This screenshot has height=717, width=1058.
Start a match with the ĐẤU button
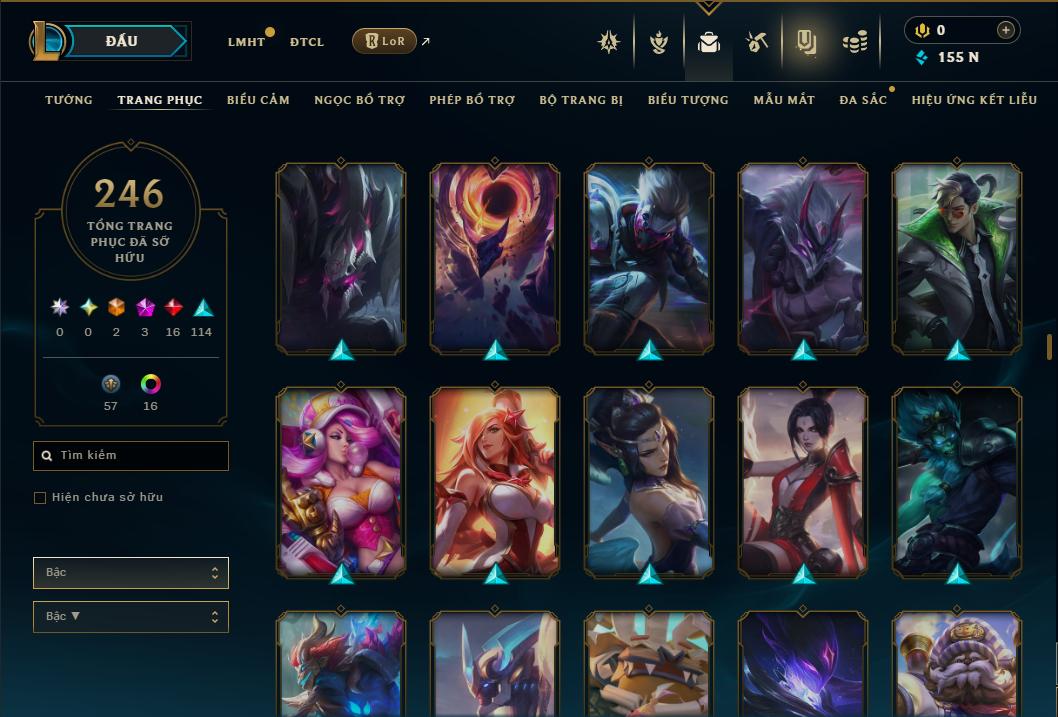click(122, 41)
